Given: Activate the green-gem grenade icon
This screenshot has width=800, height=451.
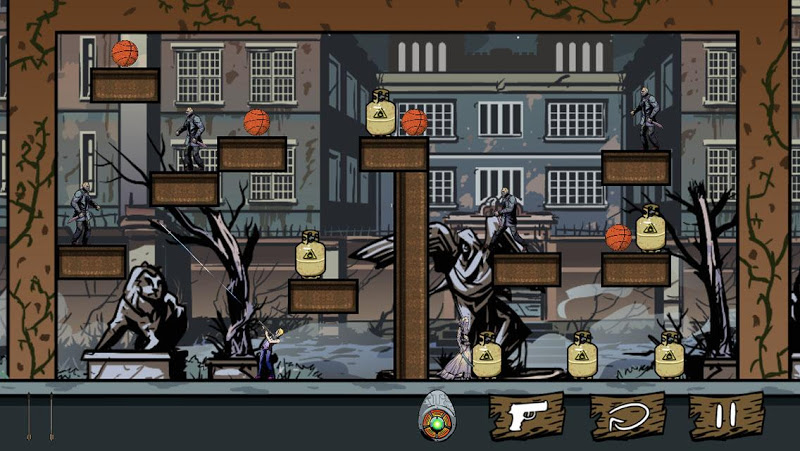Looking at the screenshot, I should tap(437, 418).
